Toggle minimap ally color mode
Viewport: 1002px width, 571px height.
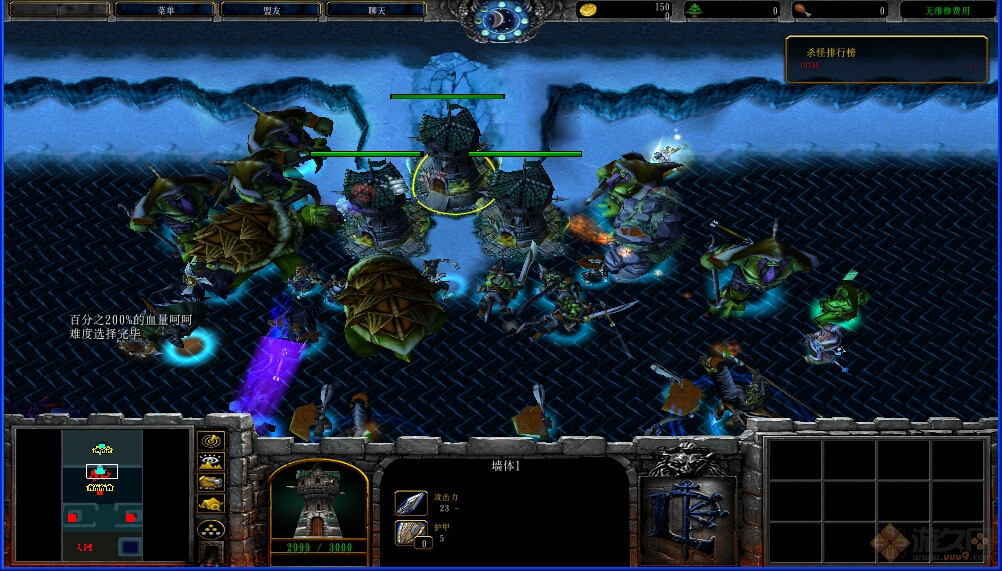point(211,483)
